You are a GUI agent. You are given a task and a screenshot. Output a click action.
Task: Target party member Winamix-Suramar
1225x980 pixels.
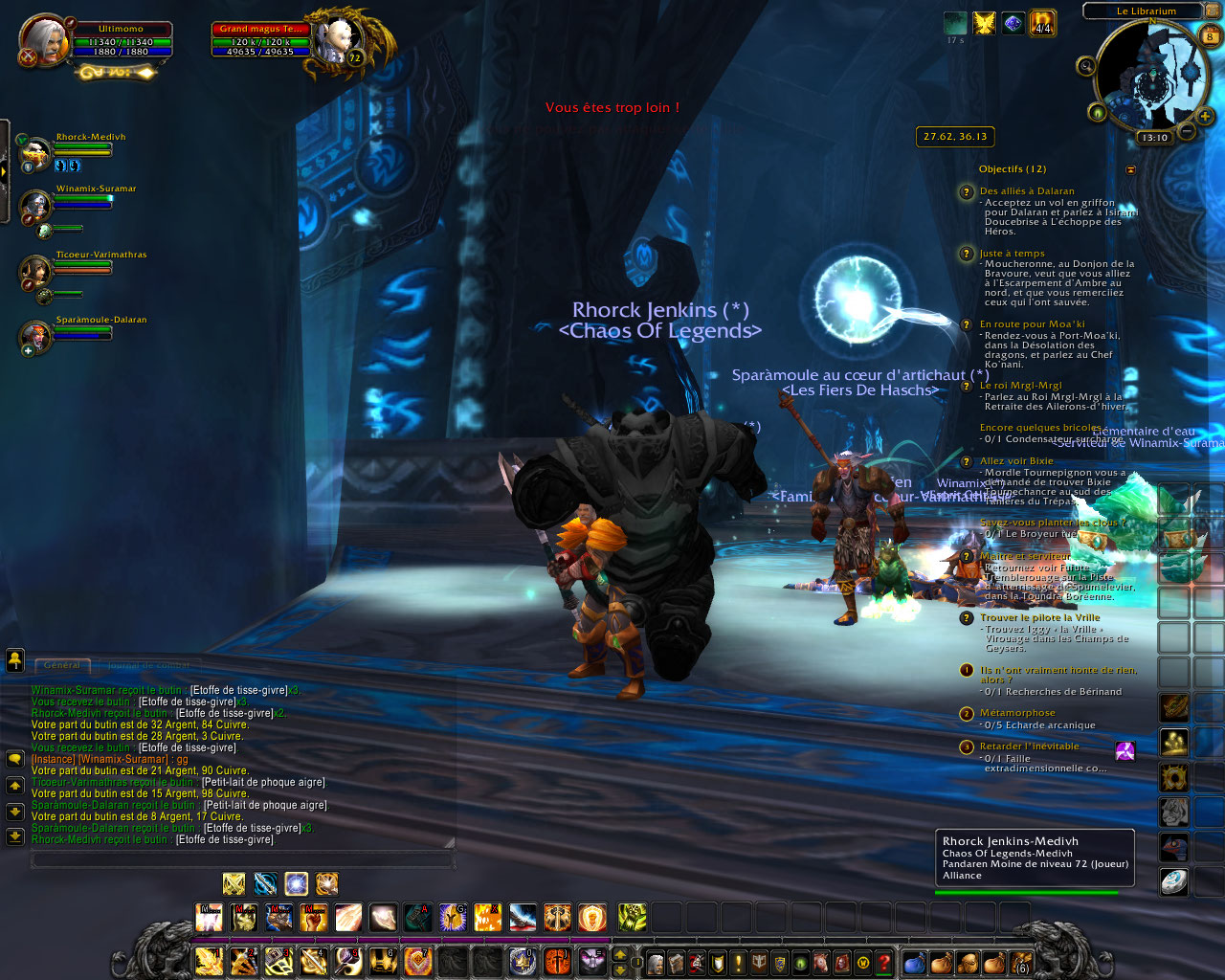coord(37,206)
